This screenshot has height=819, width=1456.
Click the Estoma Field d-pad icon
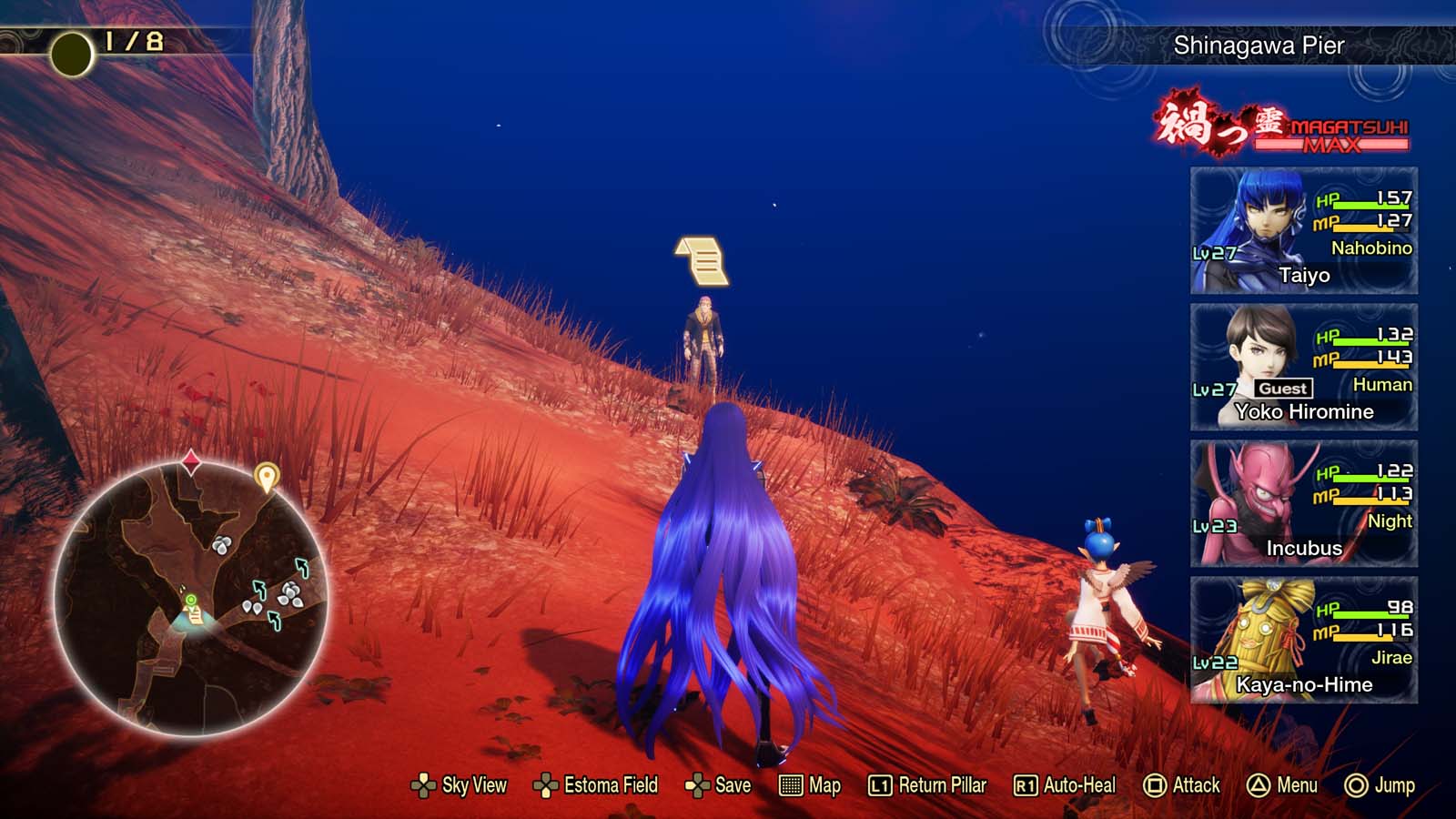pos(545,784)
